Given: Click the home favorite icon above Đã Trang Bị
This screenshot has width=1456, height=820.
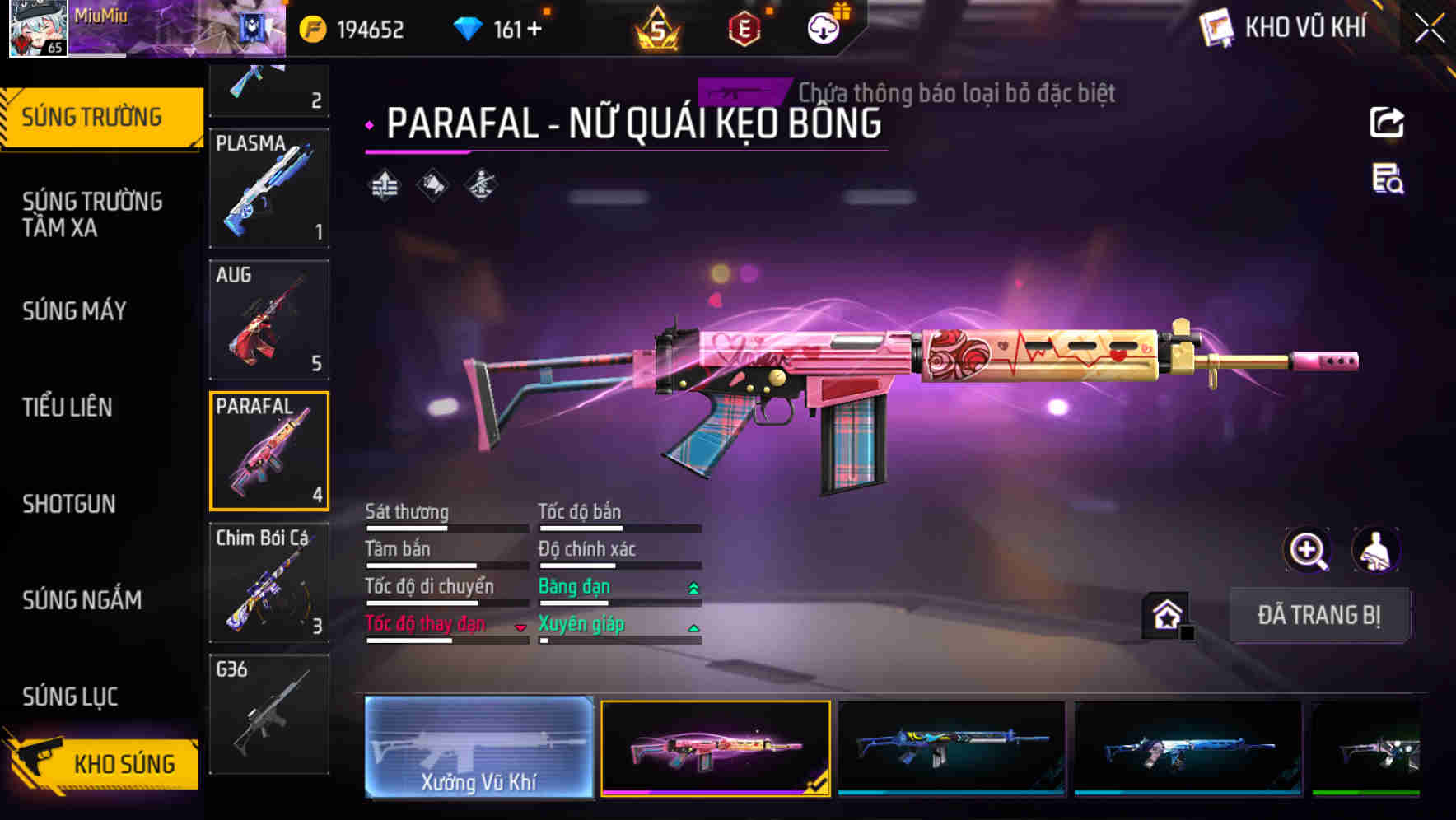Looking at the screenshot, I should pos(1167,614).
